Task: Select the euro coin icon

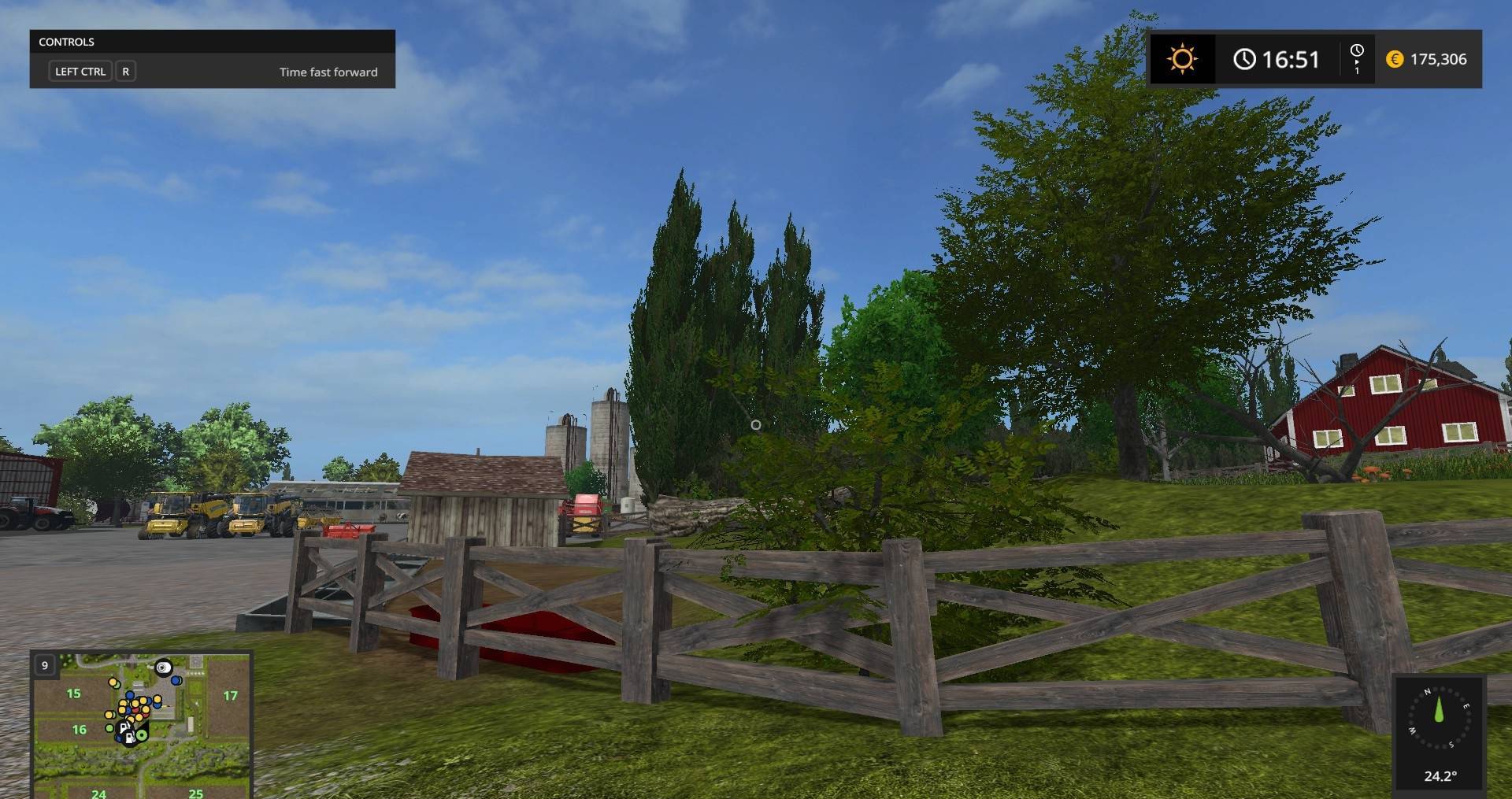Action: (1395, 59)
